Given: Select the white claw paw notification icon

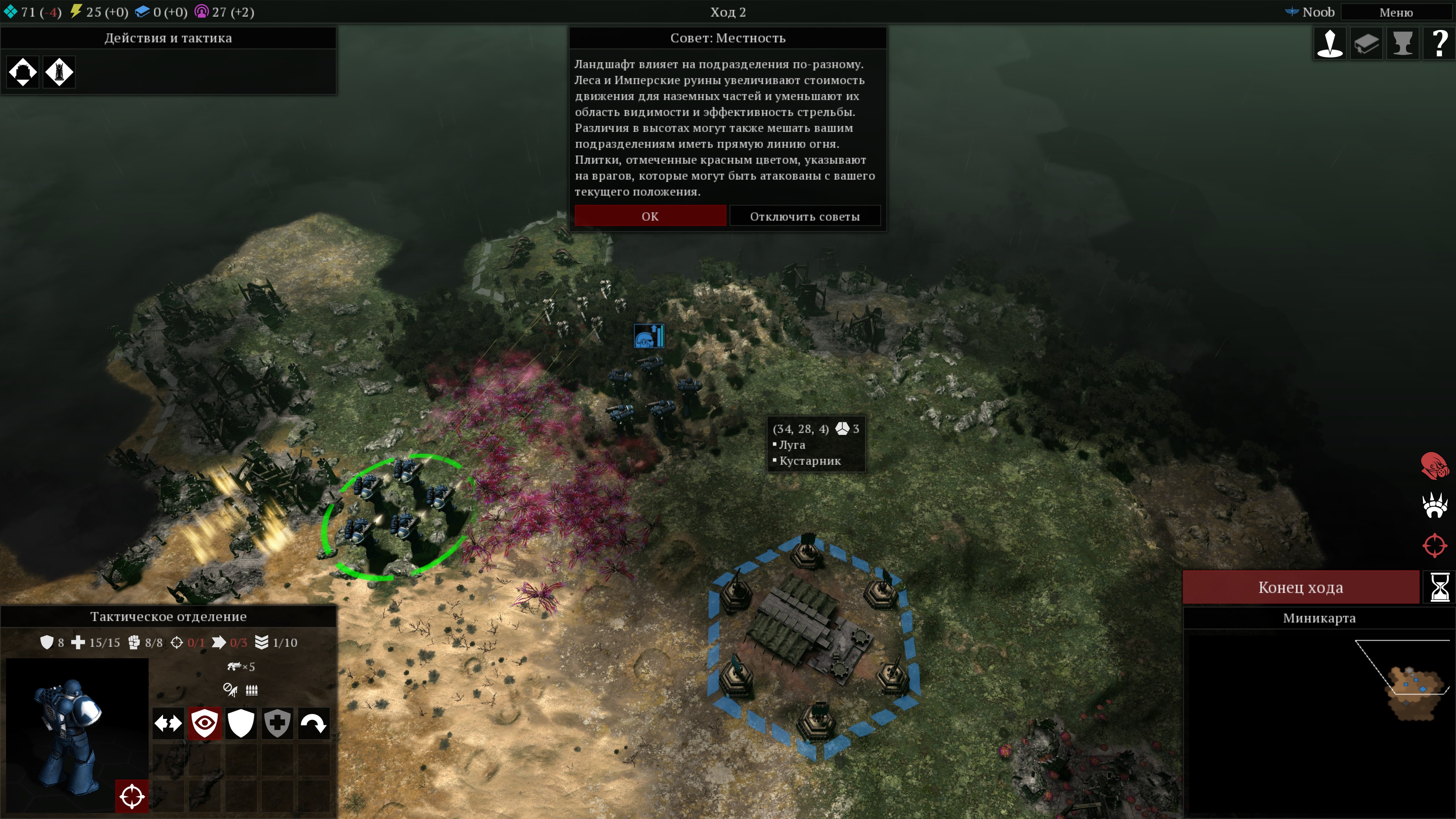Looking at the screenshot, I should pyautogui.click(x=1434, y=505).
